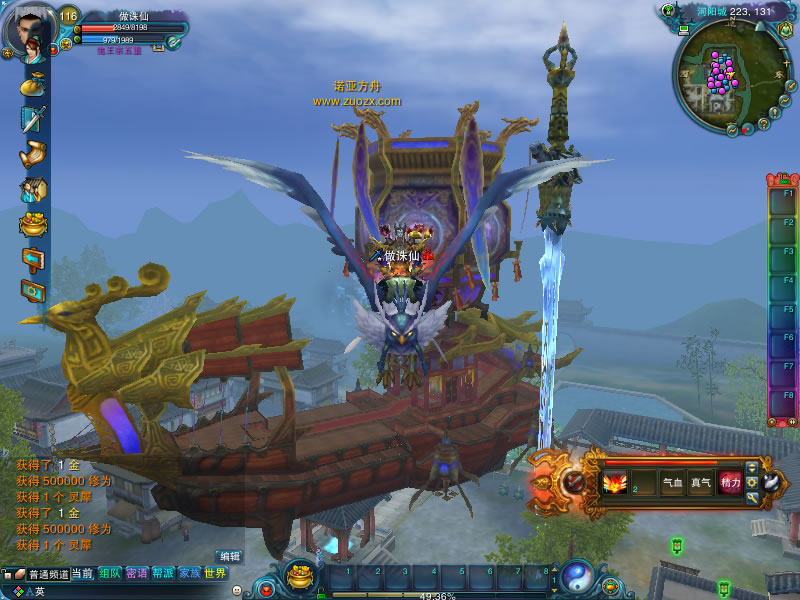Switch to the 组队 team chat tab
Viewport: 800px width, 600px height.
(110, 574)
